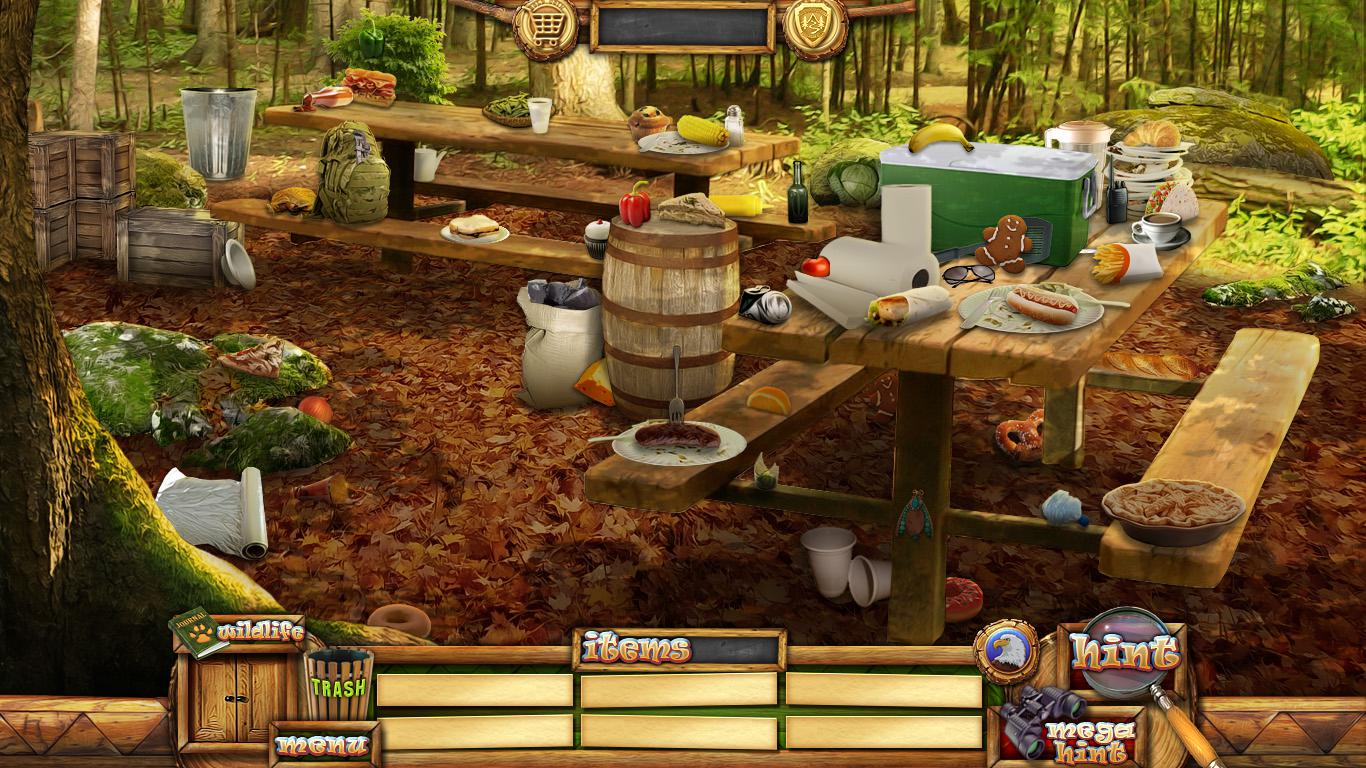Select the items label panel

(679, 649)
